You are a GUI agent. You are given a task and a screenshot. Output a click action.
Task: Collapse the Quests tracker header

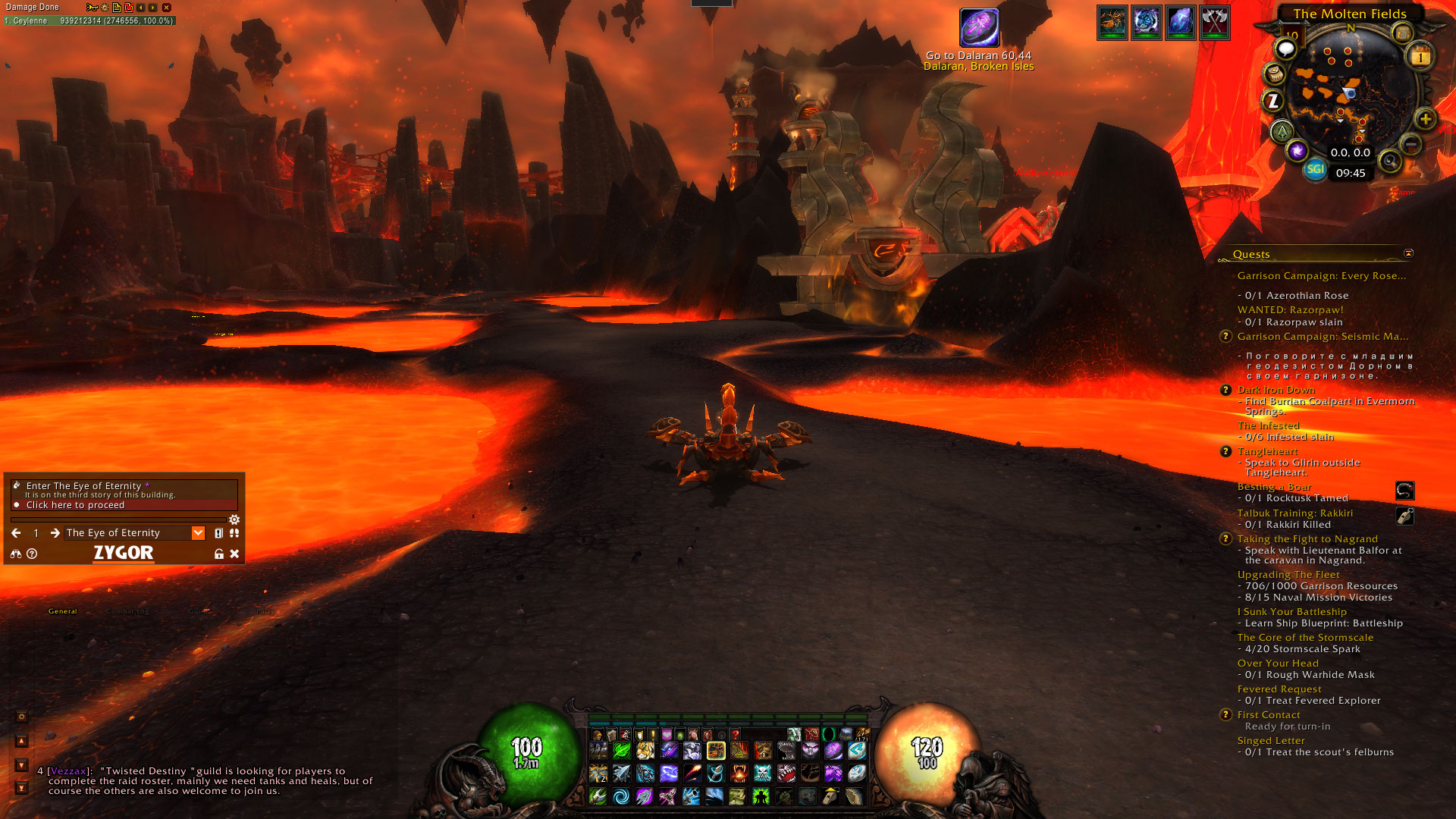[x=1408, y=253]
